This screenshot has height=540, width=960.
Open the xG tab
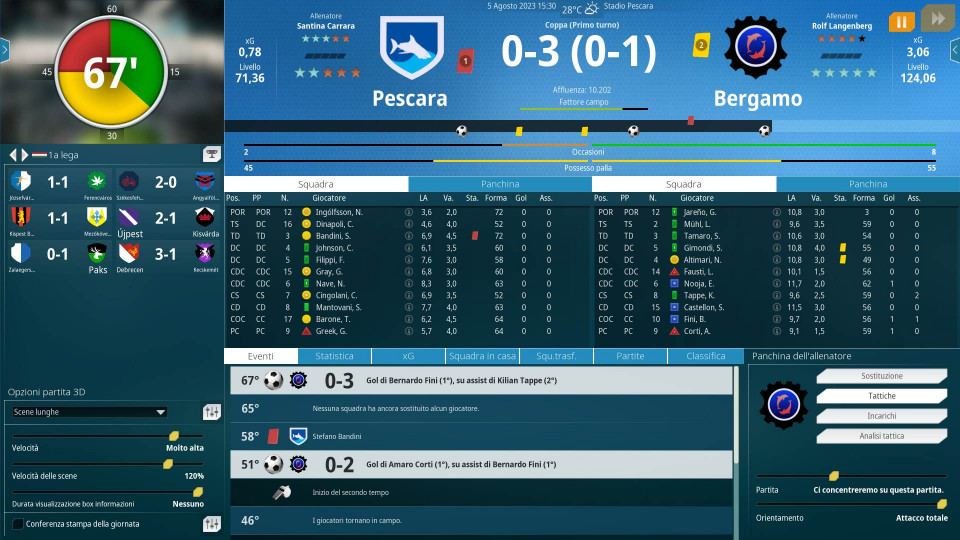pos(408,356)
